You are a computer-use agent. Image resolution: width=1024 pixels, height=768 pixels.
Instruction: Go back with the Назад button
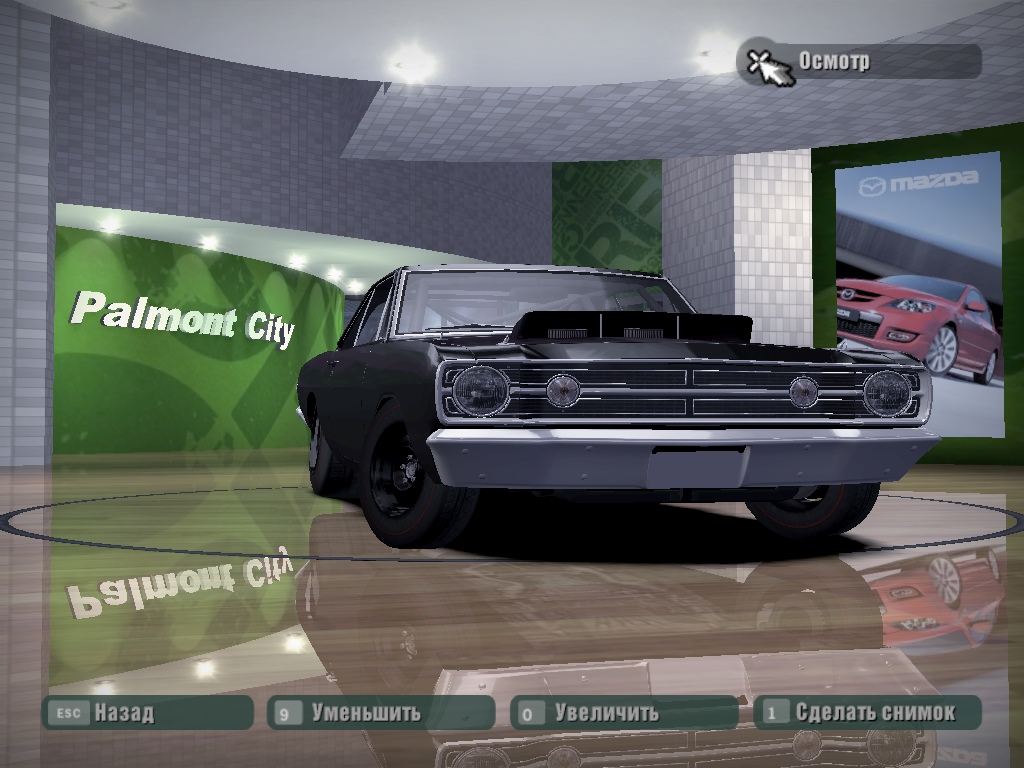pyautogui.click(x=146, y=713)
